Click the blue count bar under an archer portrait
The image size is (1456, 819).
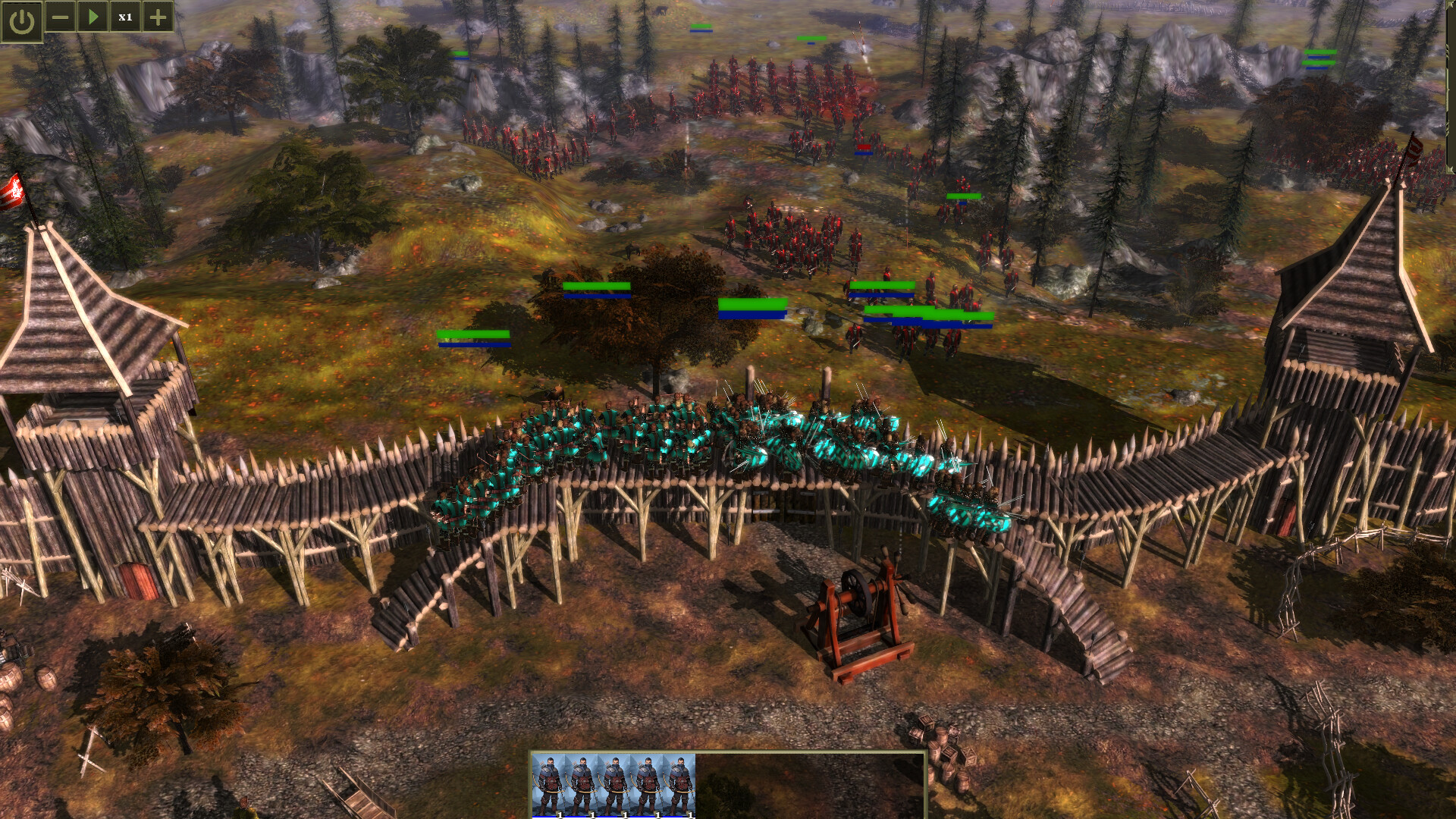click(x=550, y=816)
